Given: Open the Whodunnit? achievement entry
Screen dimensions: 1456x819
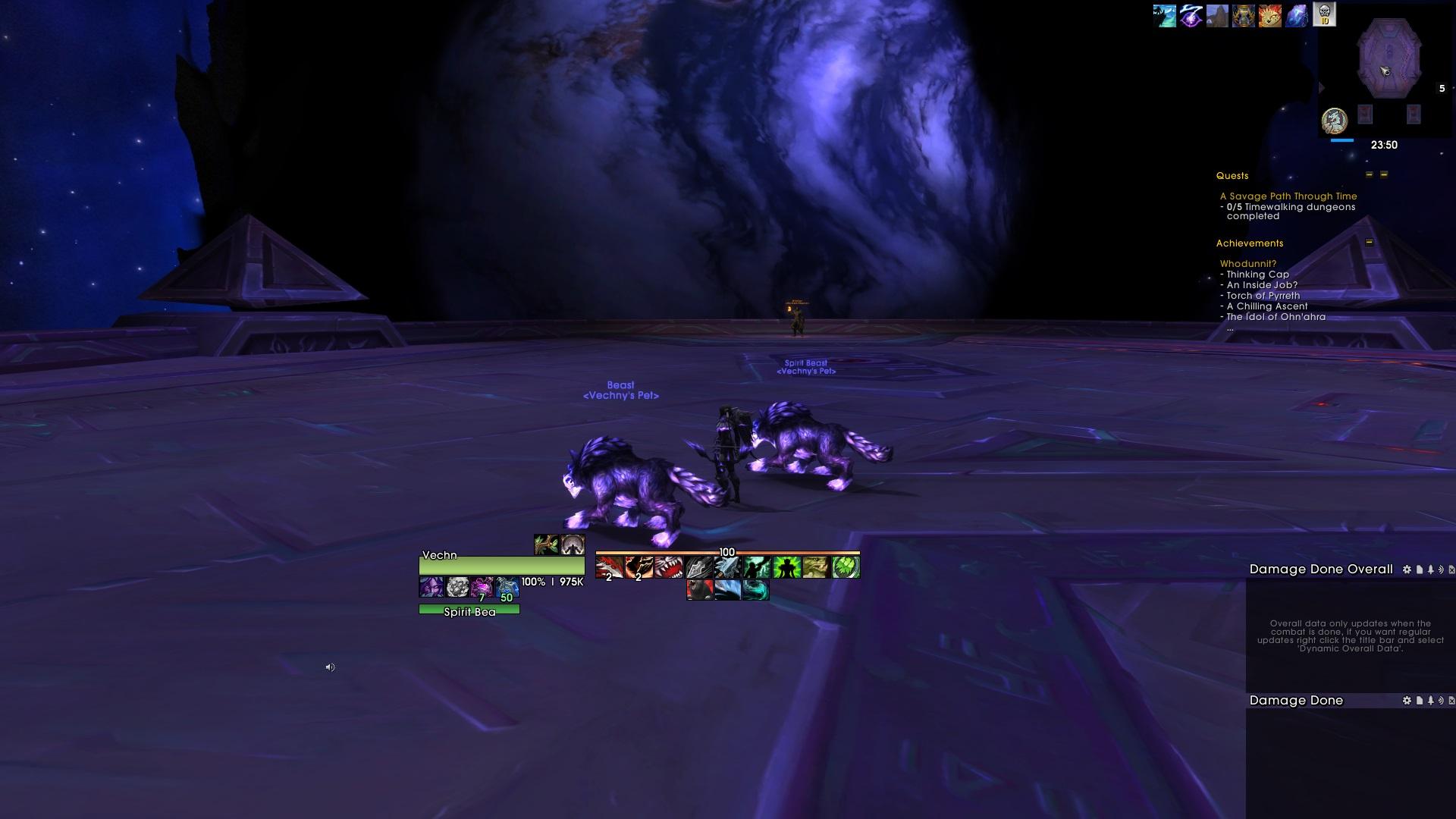Looking at the screenshot, I should pos(1247,264).
